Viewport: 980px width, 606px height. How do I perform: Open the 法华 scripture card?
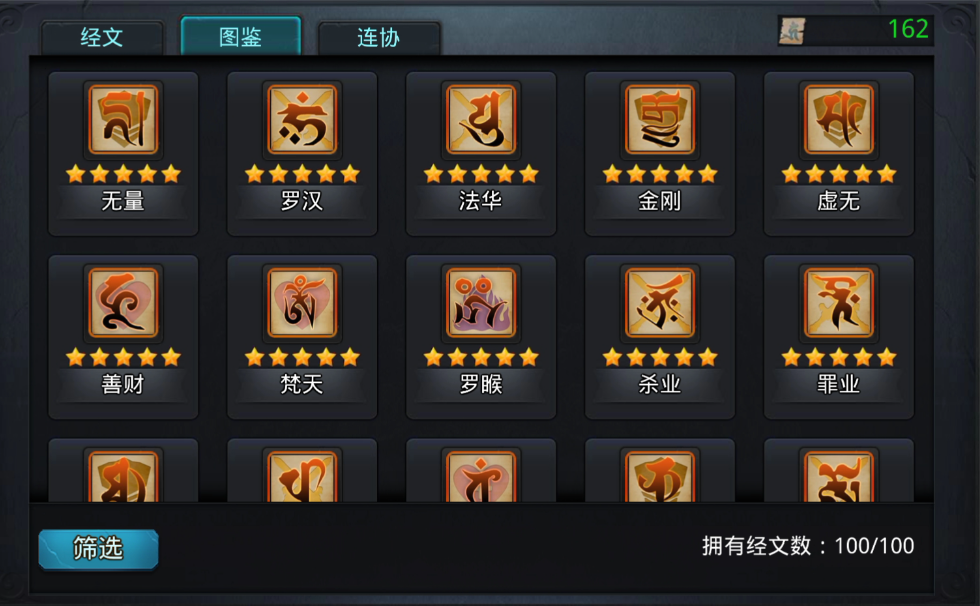481,153
